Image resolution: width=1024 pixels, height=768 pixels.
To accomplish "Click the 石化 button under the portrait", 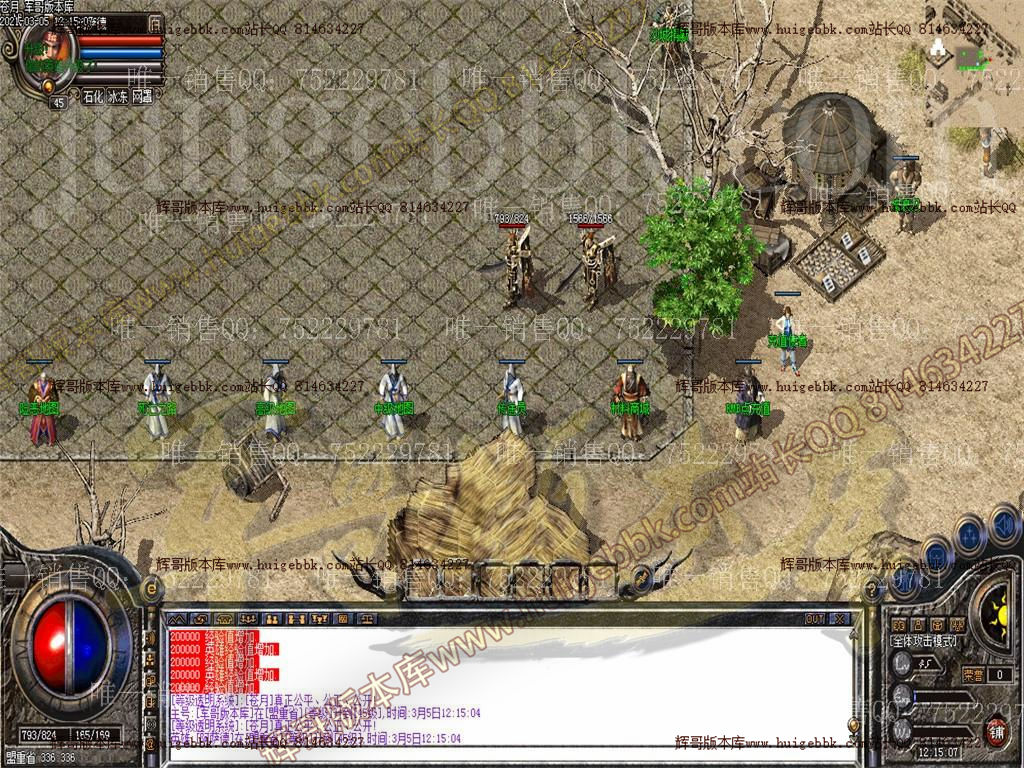I will 92,97.
